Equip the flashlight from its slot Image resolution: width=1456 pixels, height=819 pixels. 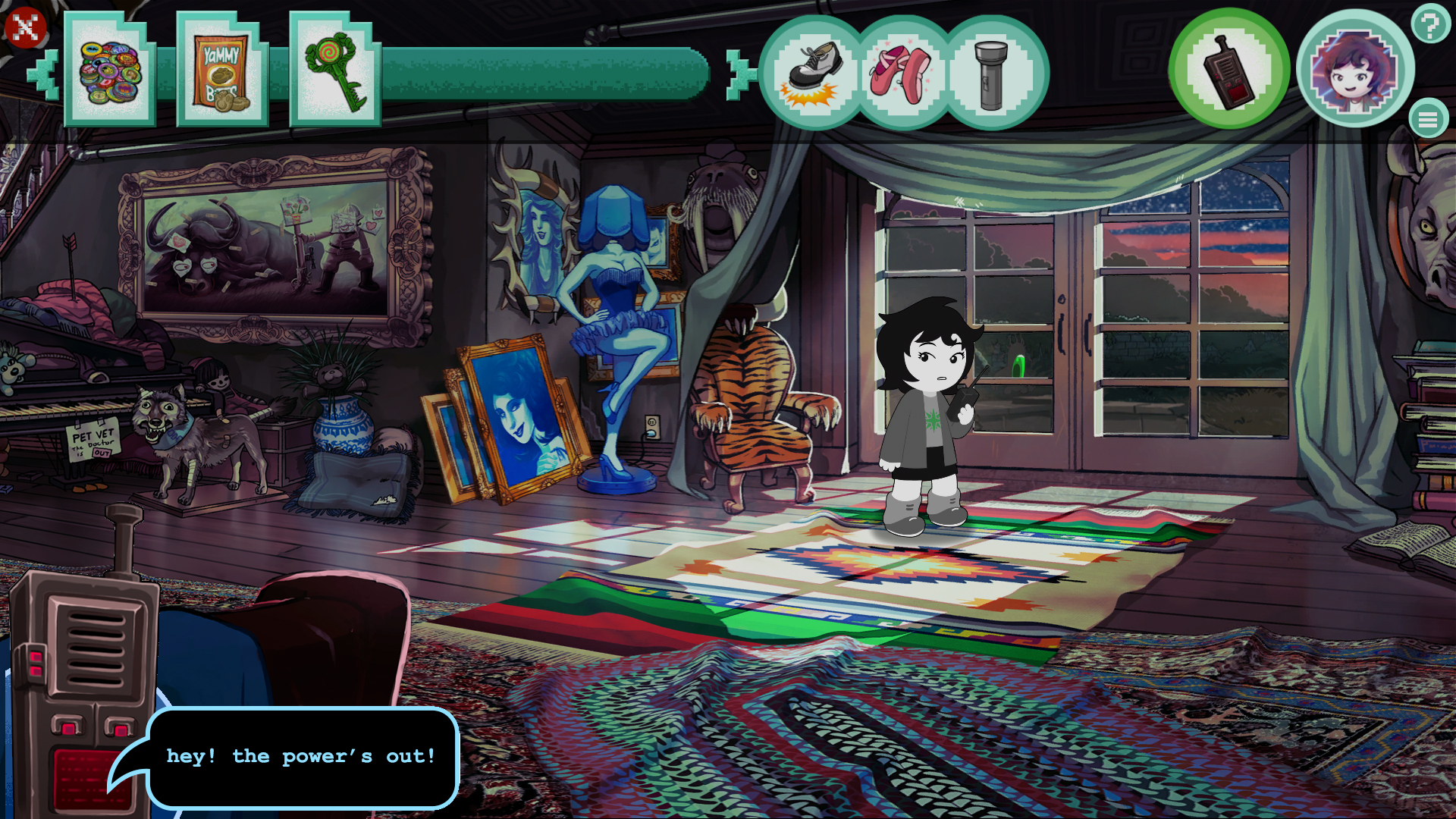point(992,72)
